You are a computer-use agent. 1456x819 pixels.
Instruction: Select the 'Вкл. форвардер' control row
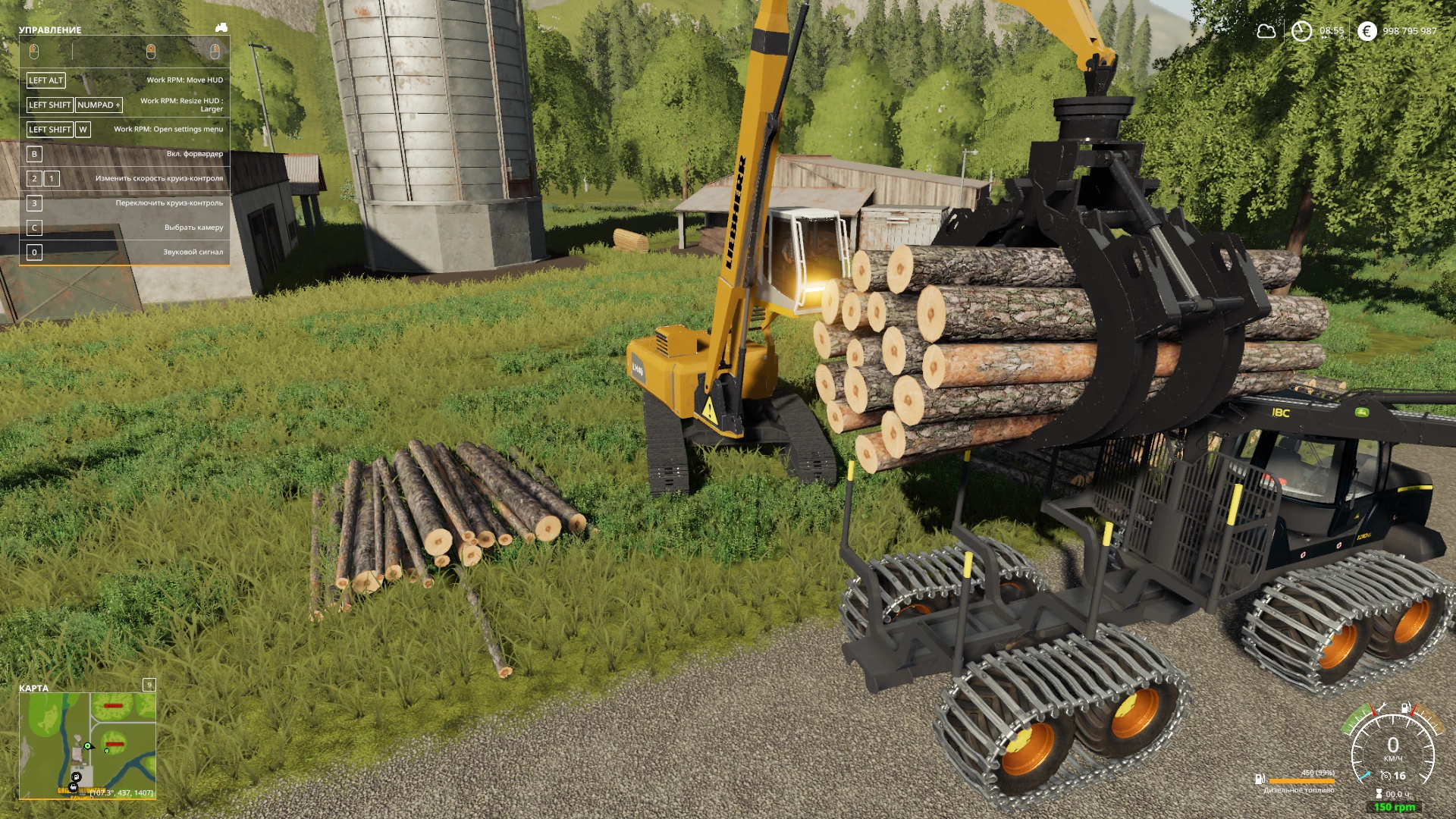pos(125,154)
